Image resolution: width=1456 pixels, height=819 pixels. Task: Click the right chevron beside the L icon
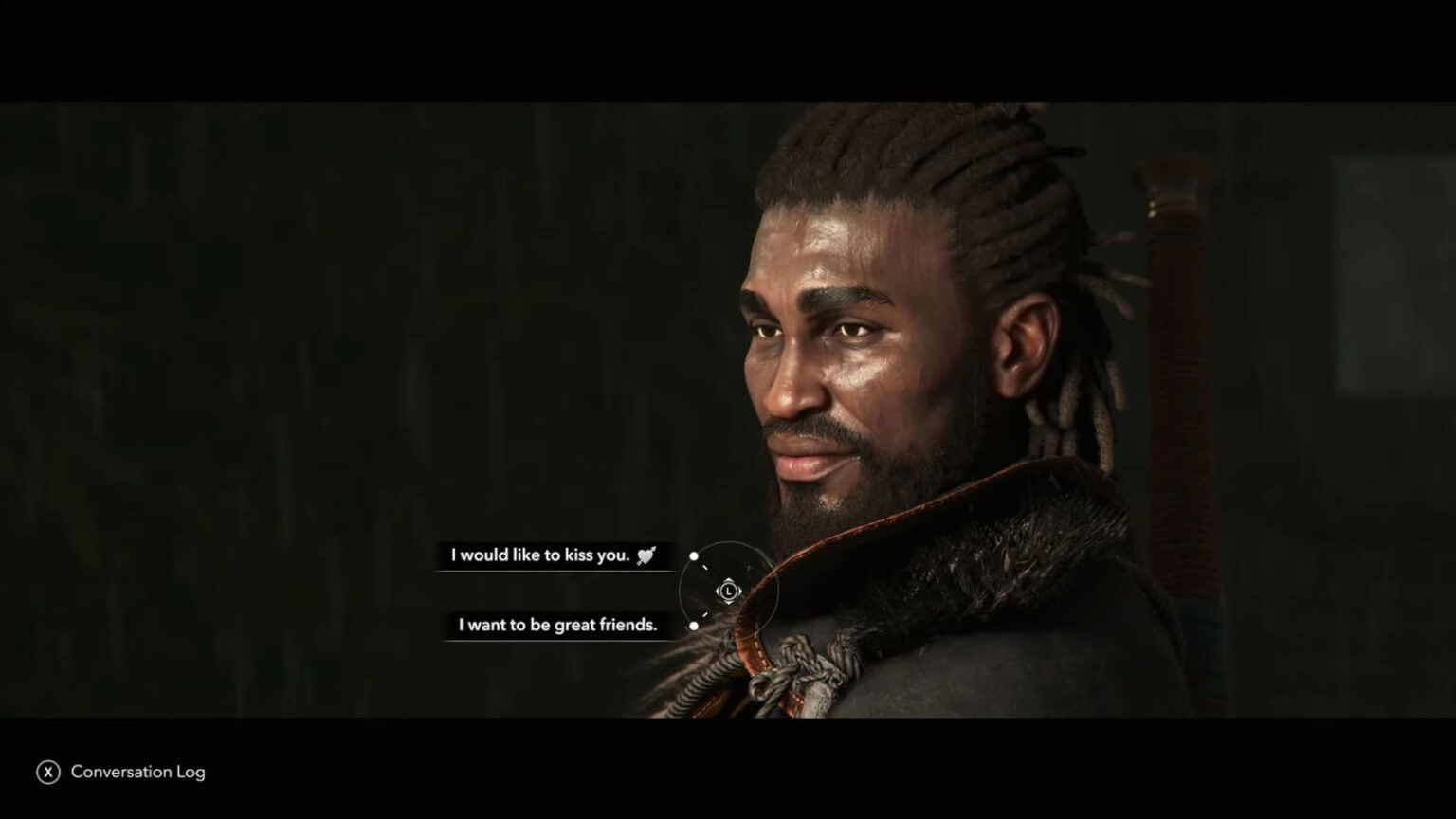(x=740, y=591)
